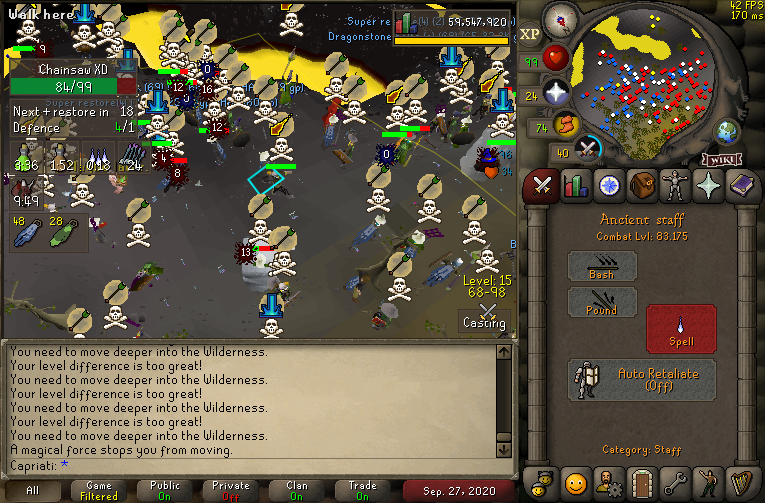Open the world map globe
The image size is (765, 503).
coord(725,131)
